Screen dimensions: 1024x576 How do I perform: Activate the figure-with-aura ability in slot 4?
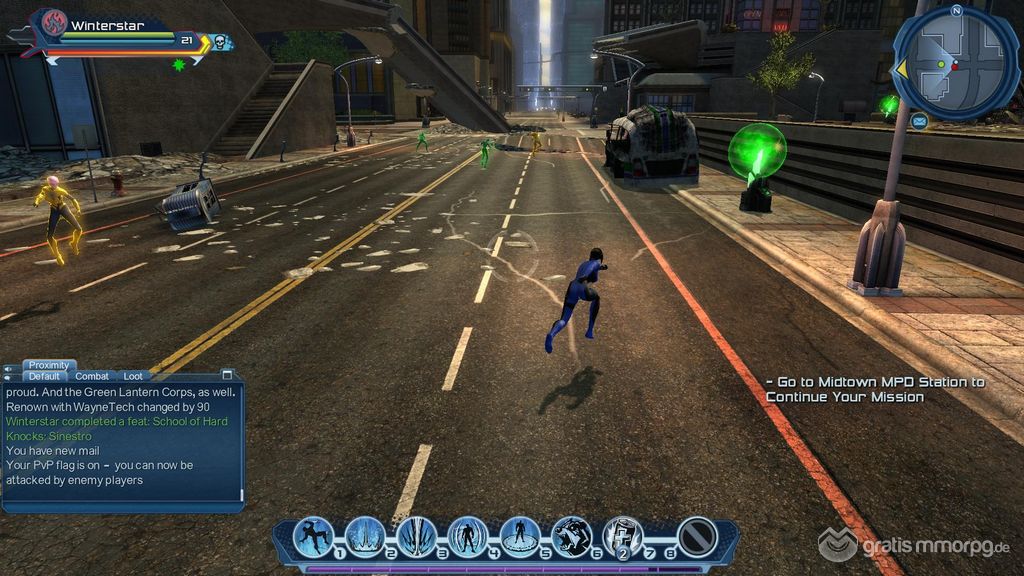[468, 537]
